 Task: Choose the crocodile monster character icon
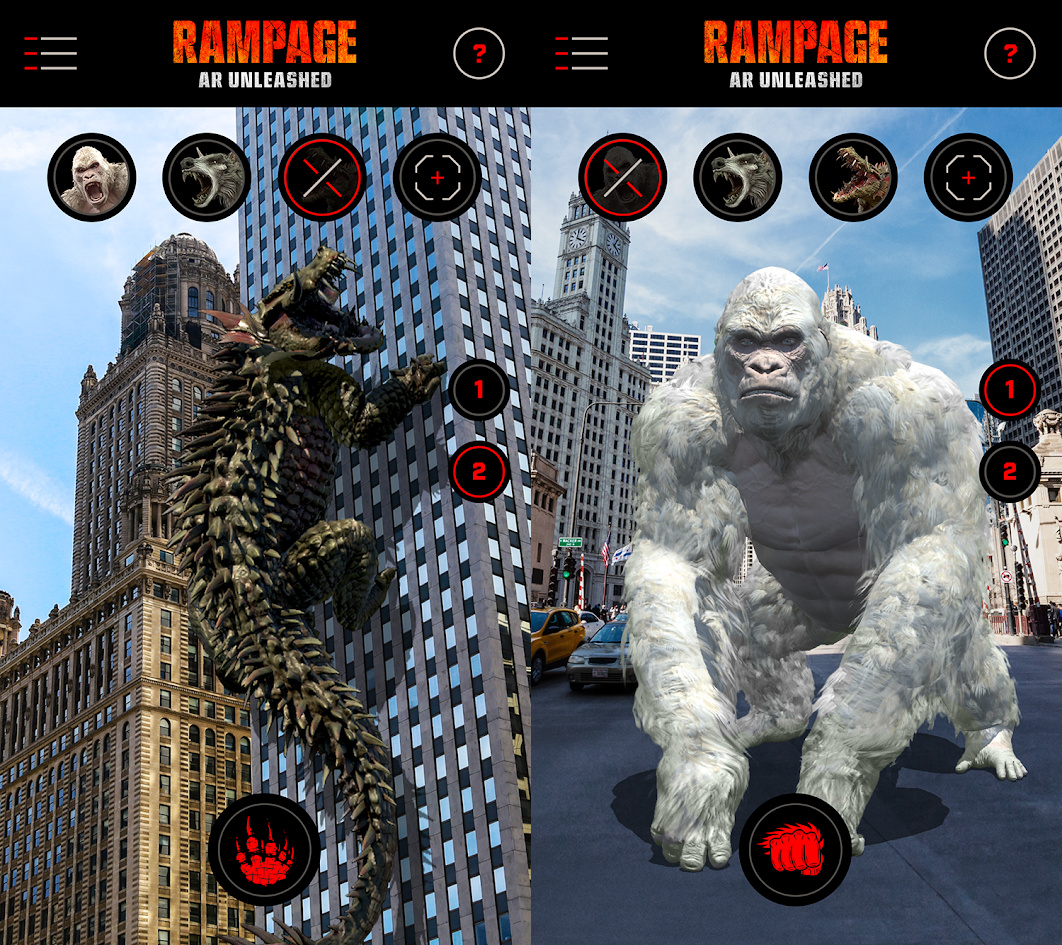(x=853, y=178)
